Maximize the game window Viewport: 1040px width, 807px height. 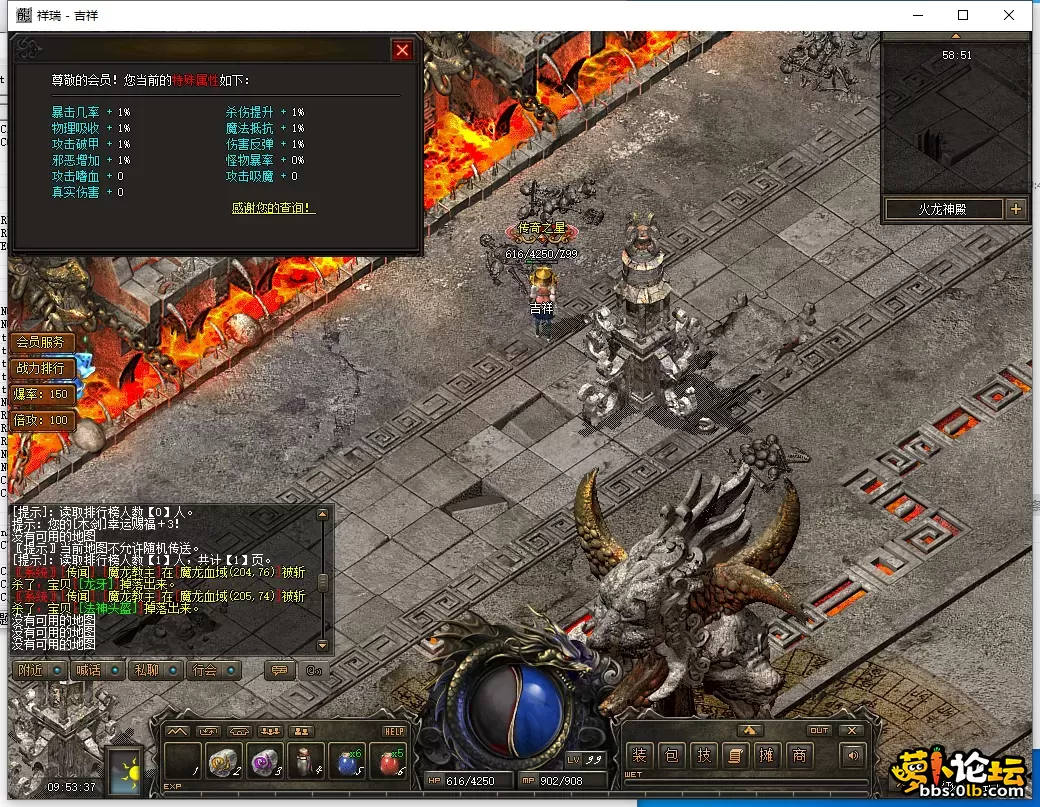coord(963,15)
